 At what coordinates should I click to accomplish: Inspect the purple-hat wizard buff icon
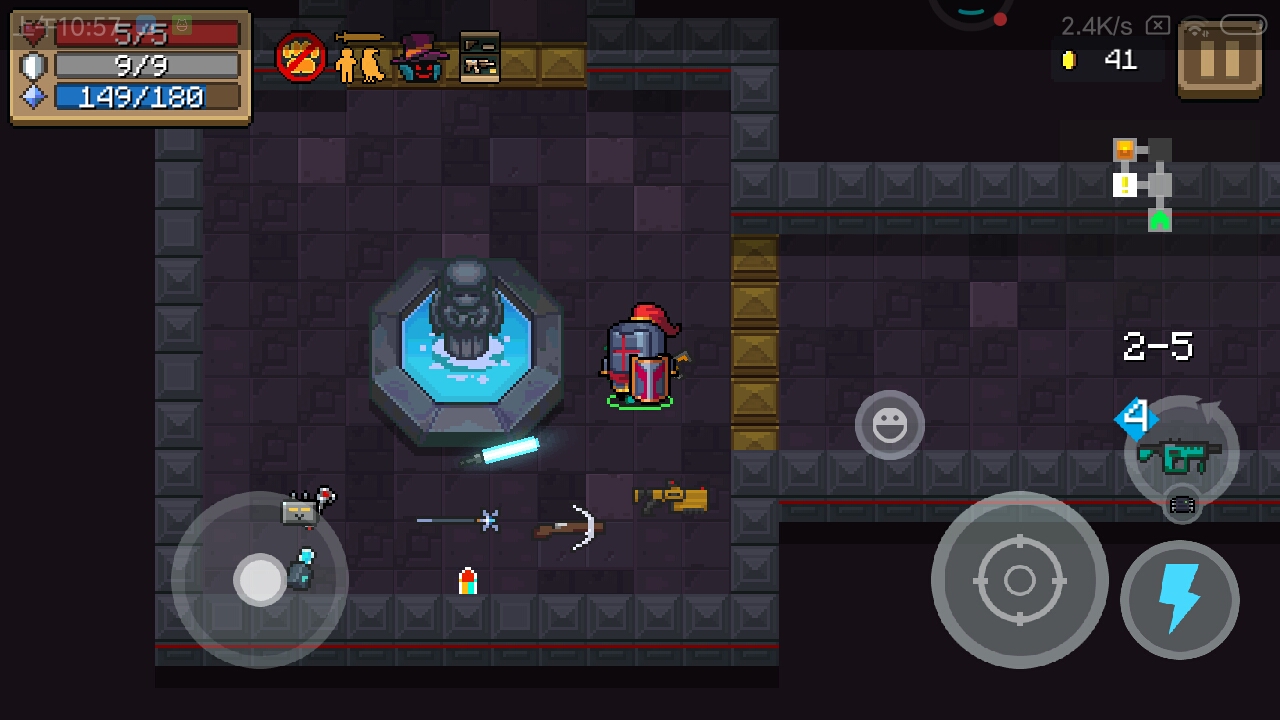(420, 57)
